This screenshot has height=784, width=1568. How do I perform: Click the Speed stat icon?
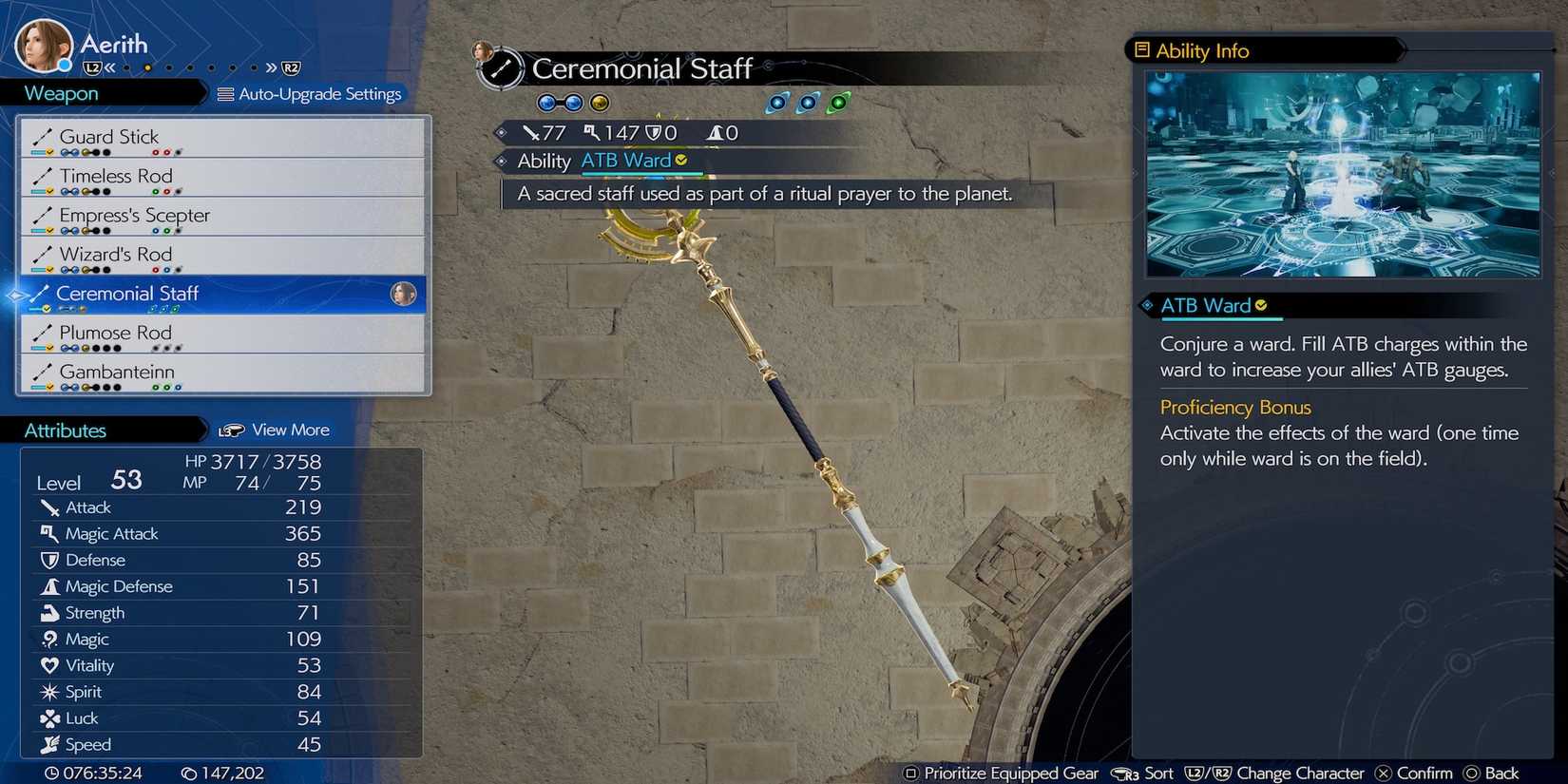(x=50, y=745)
